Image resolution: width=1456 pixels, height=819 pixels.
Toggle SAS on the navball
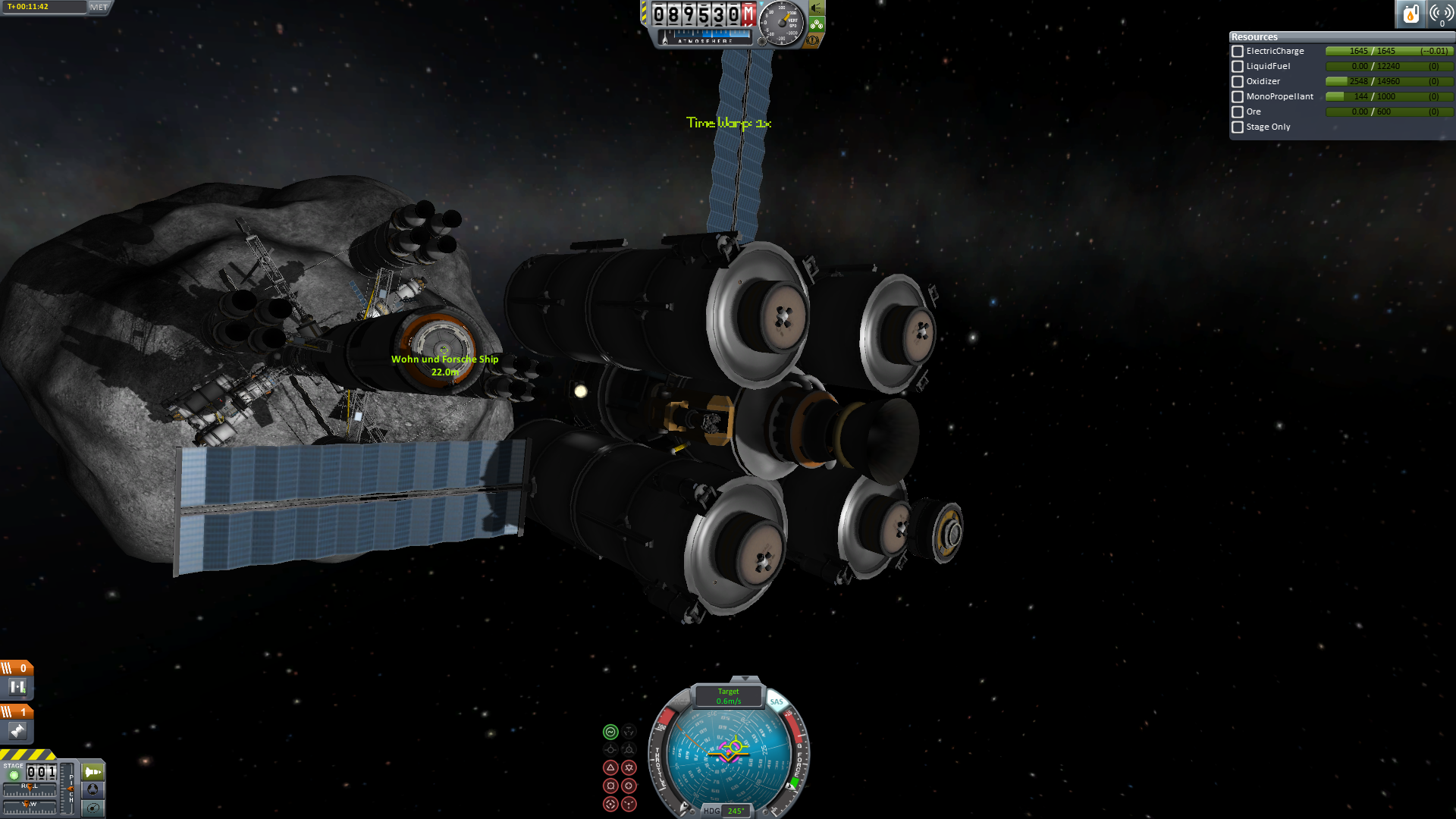(x=777, y=701)
